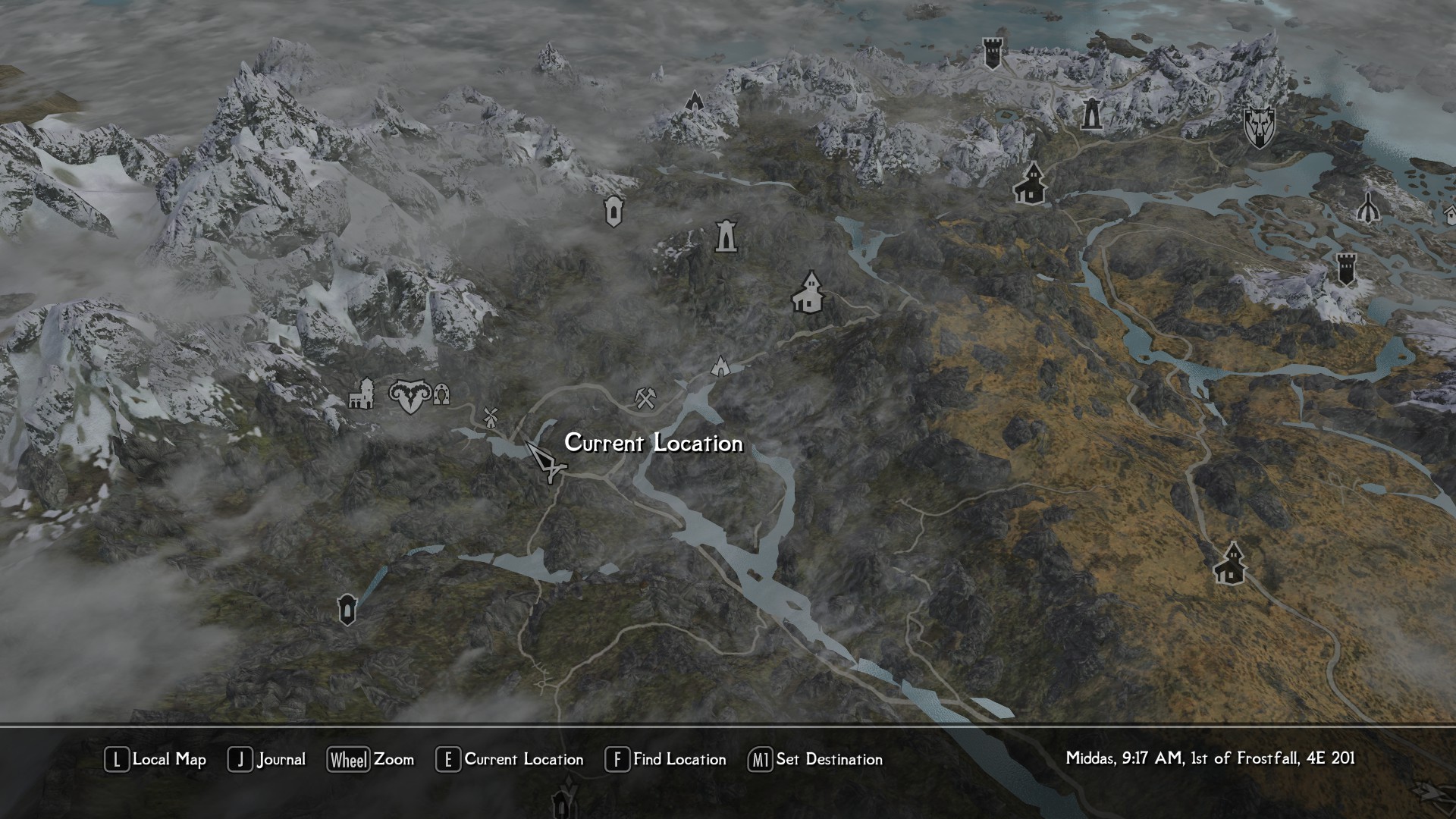Select the Markarth ram-head city marker
The height and width of the screenshot is (819, 1456).
[409, 395]
